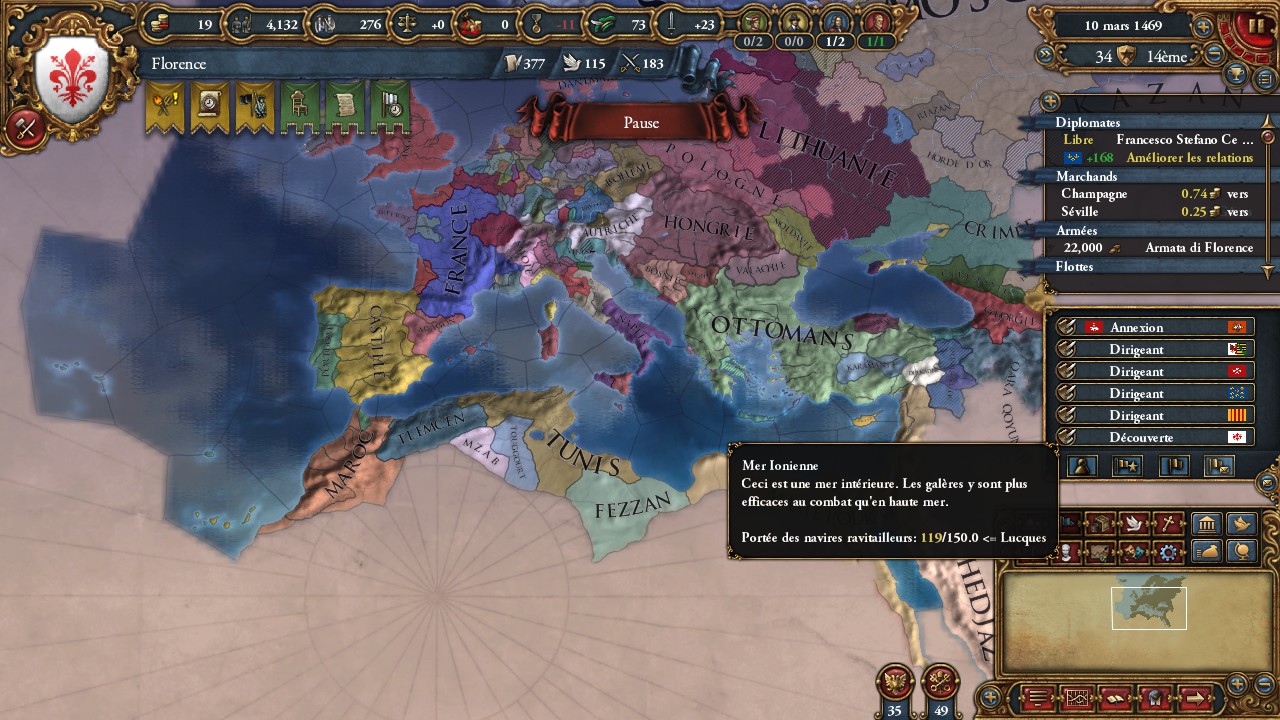Switch to the religious map mode cross
The width and height of the screenshot is (1280, 720).
(x=1166, y=524)
